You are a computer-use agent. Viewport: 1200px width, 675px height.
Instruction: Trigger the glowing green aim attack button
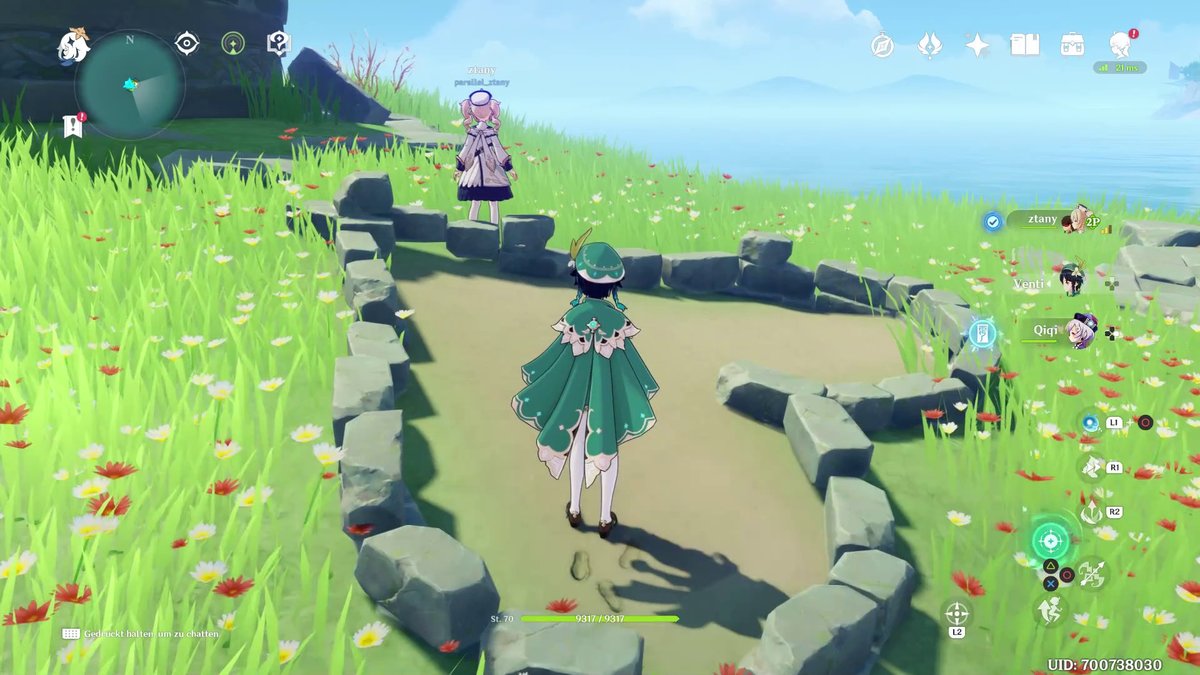pyautogui.click(x=1050, y=542)
